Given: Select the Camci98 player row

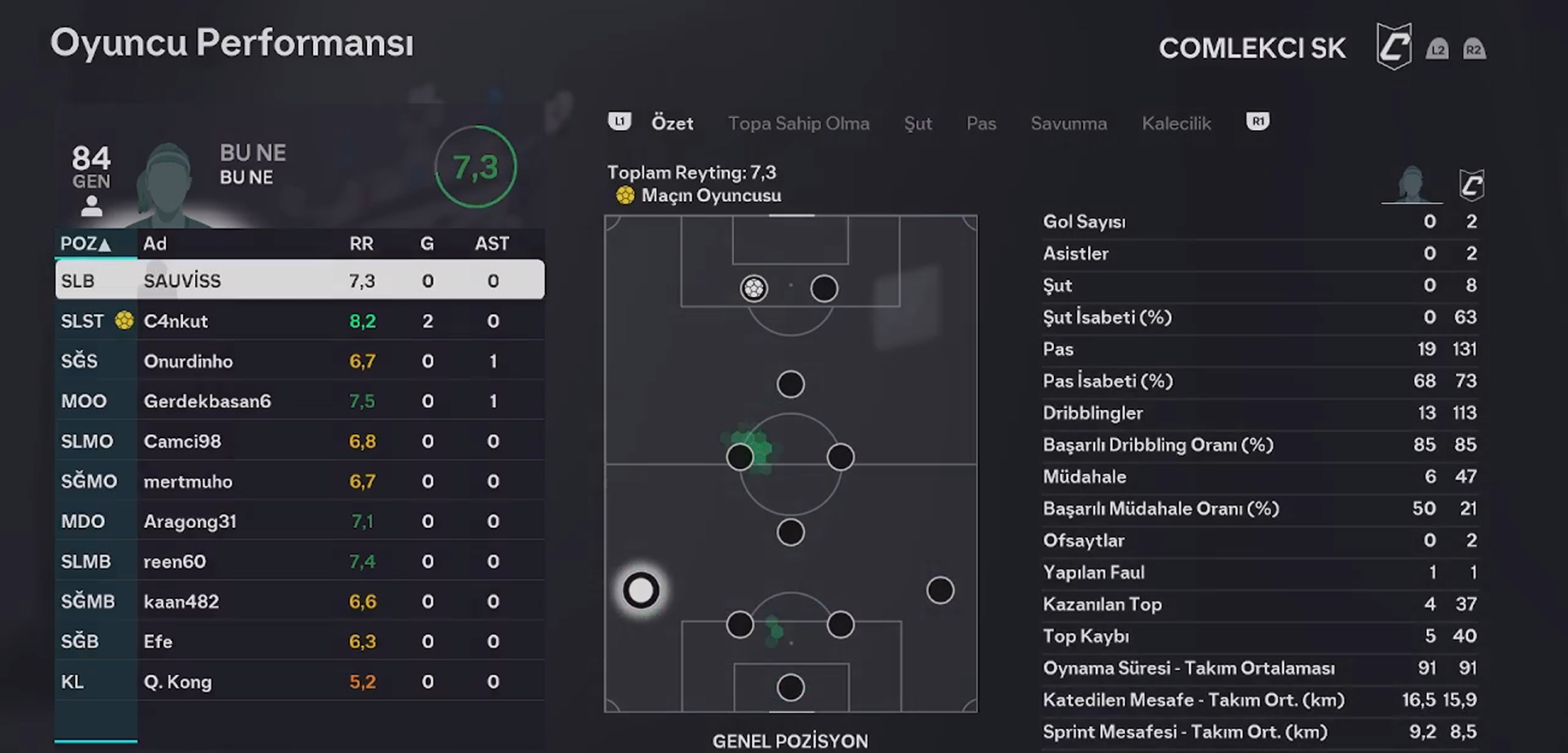Looking at the screenshot, I should pos(299,442).
